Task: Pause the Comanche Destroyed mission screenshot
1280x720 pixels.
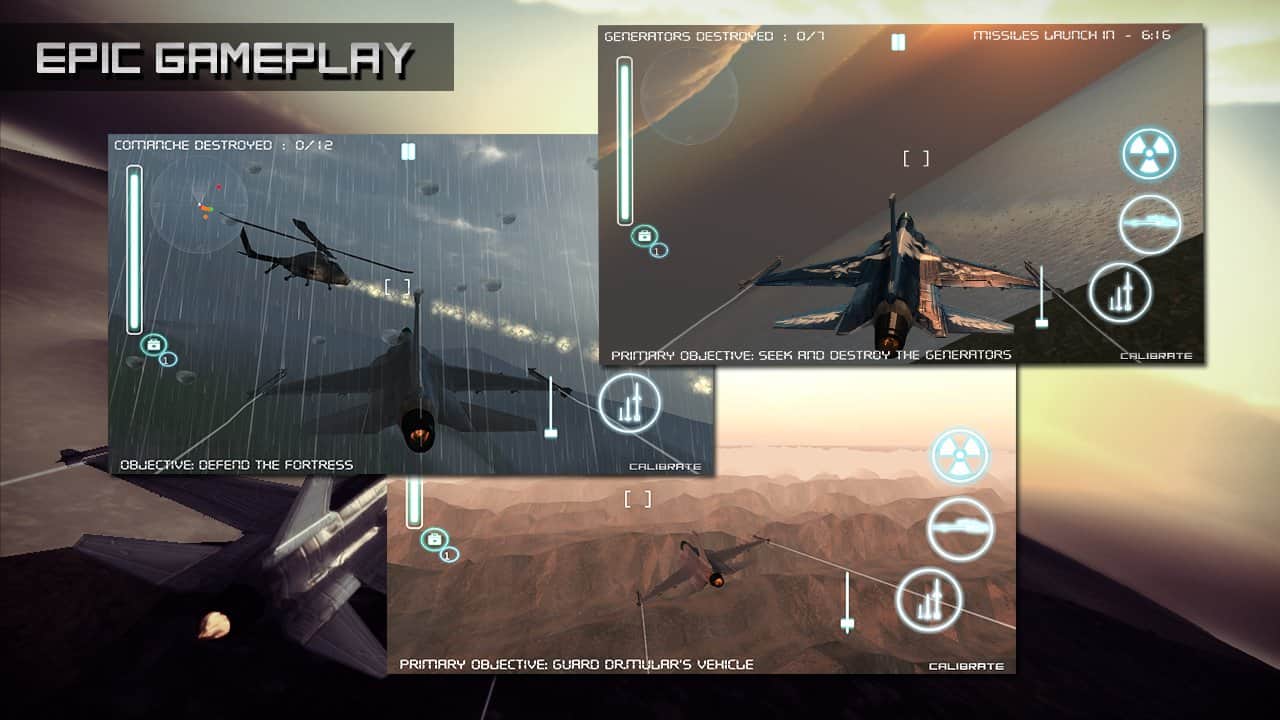Action: (x=408, y=152)
